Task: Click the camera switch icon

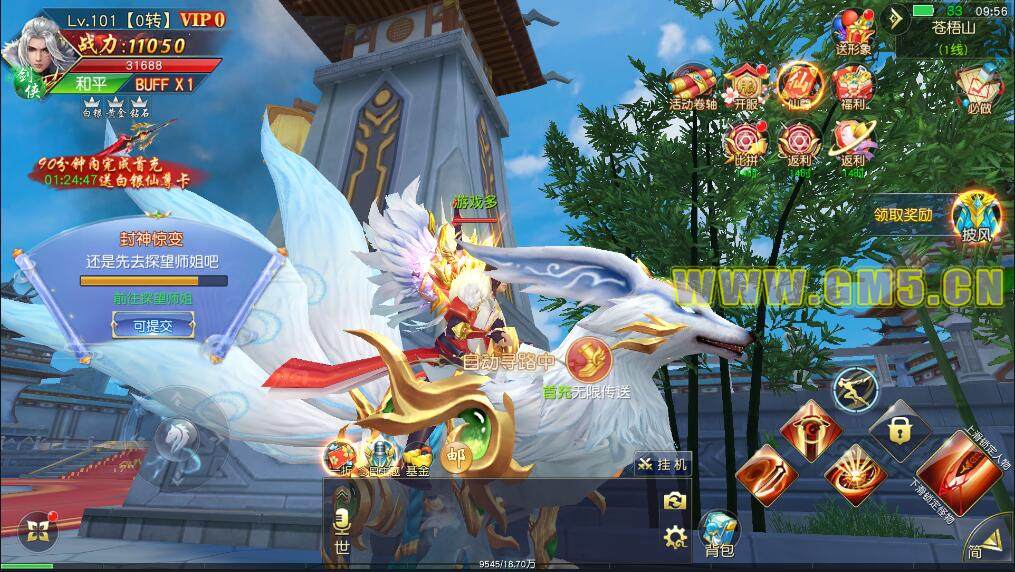Action: click(x=676, y=500)
